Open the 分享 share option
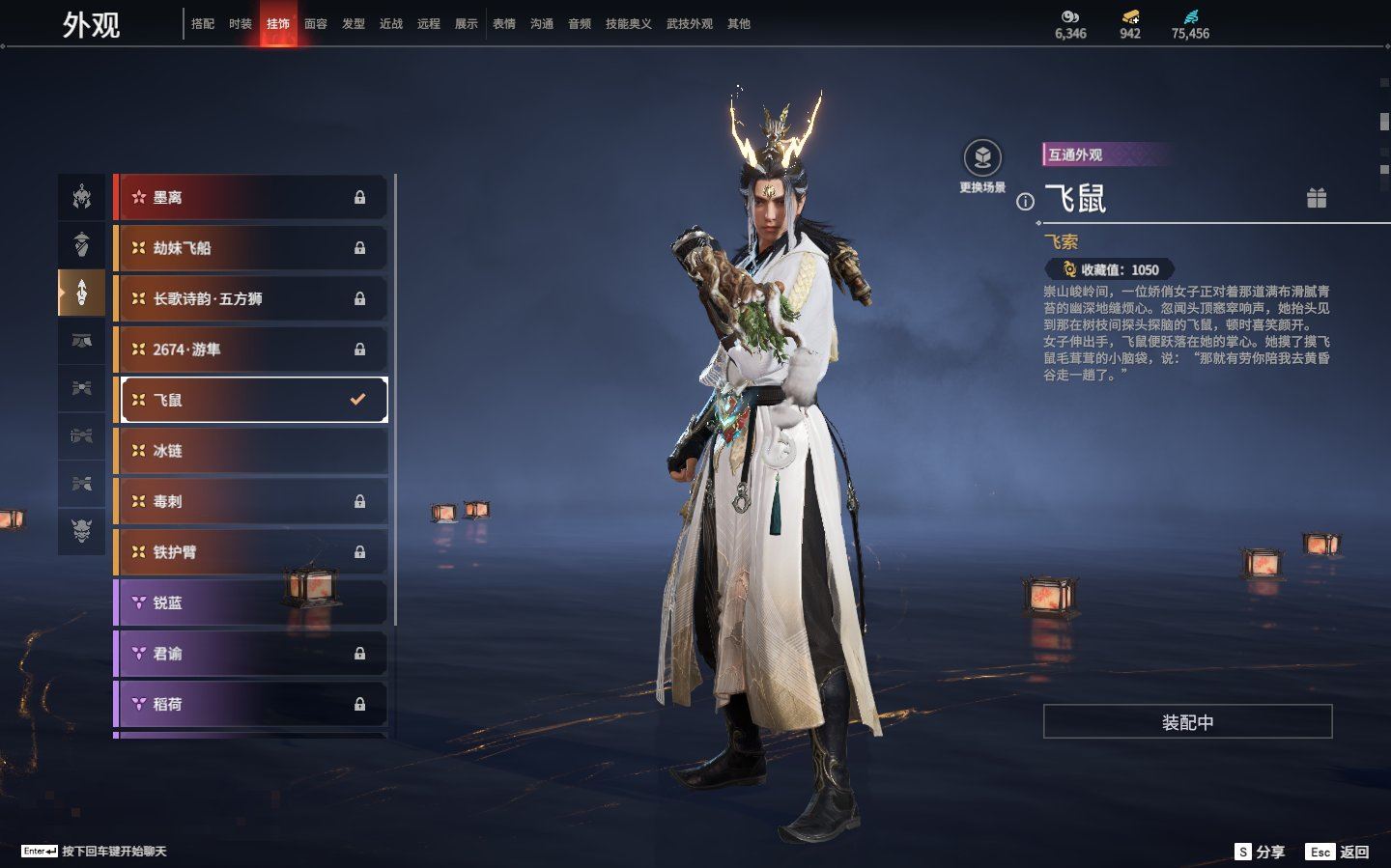Screen dimensions: 1391x868 point(1261,852)
